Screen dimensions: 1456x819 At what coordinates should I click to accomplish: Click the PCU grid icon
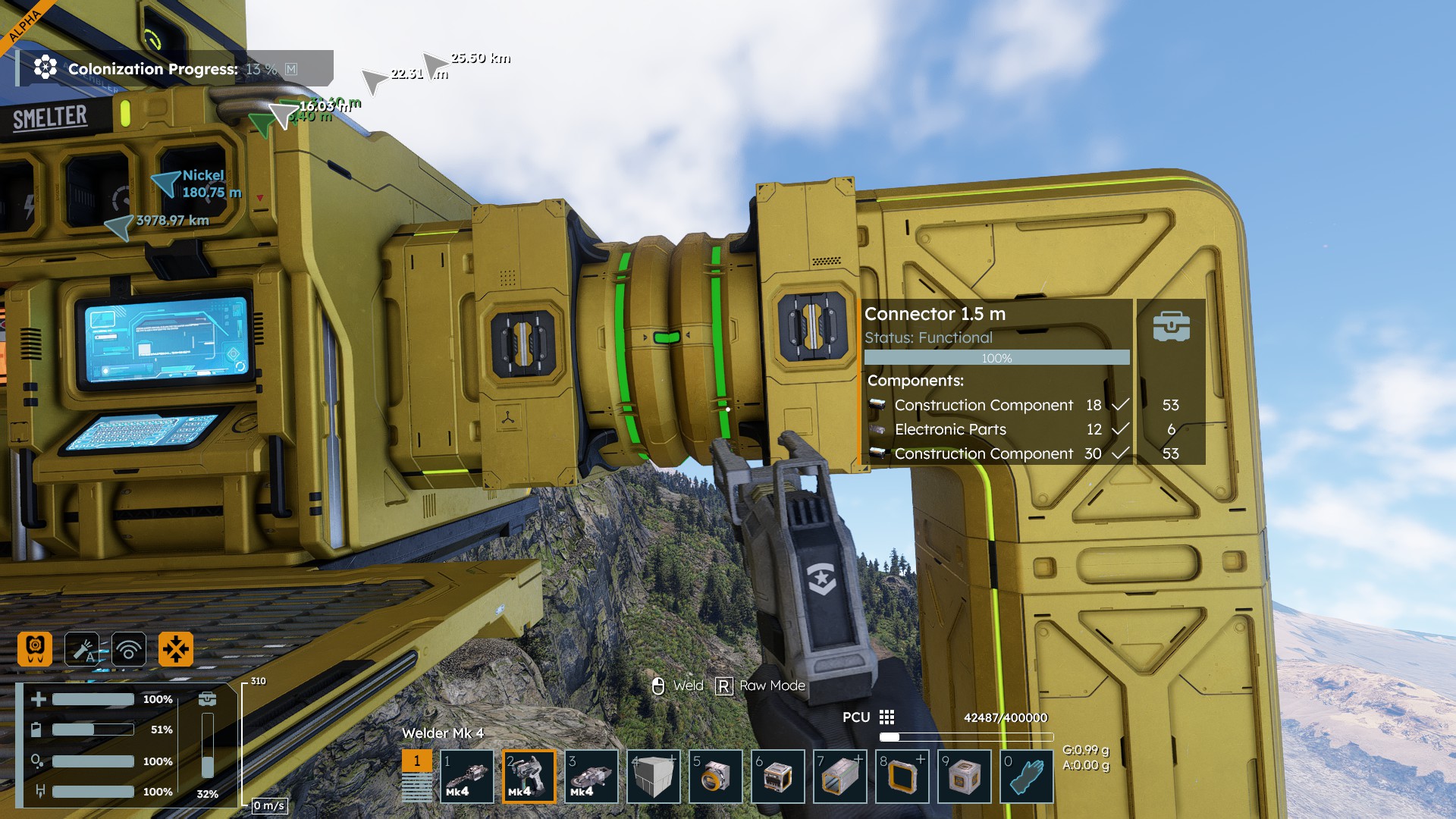point(887,717)
